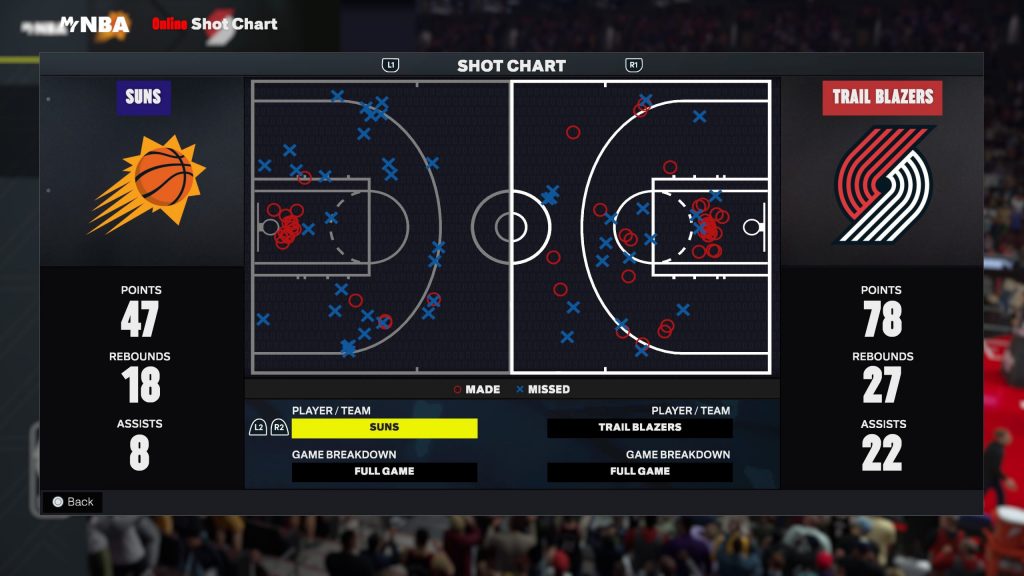Choose the TRAIL BLAZERS player/team selector
Screen dimensions: 1024x576
tap(640, 427)
